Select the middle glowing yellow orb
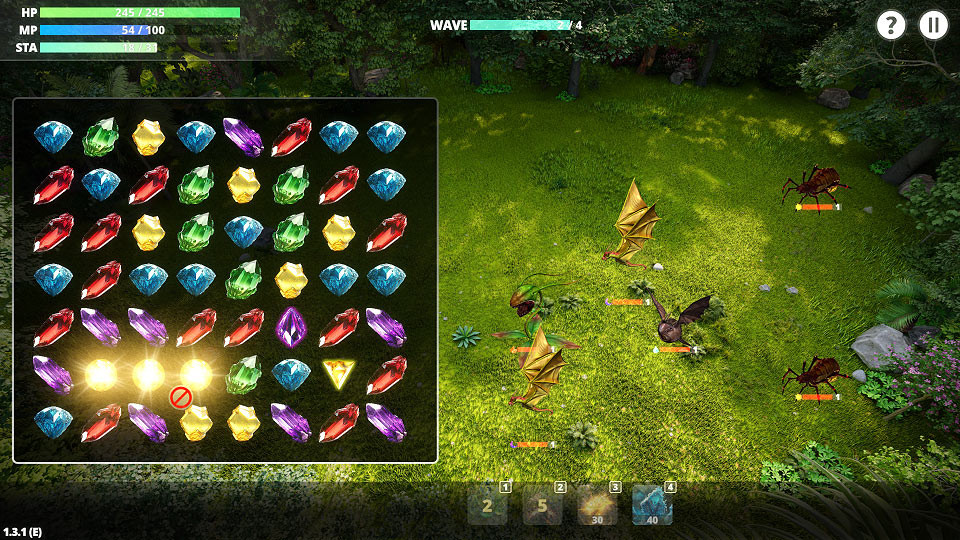Viewport: 960px width, 540px height. [x=148, y=375]
